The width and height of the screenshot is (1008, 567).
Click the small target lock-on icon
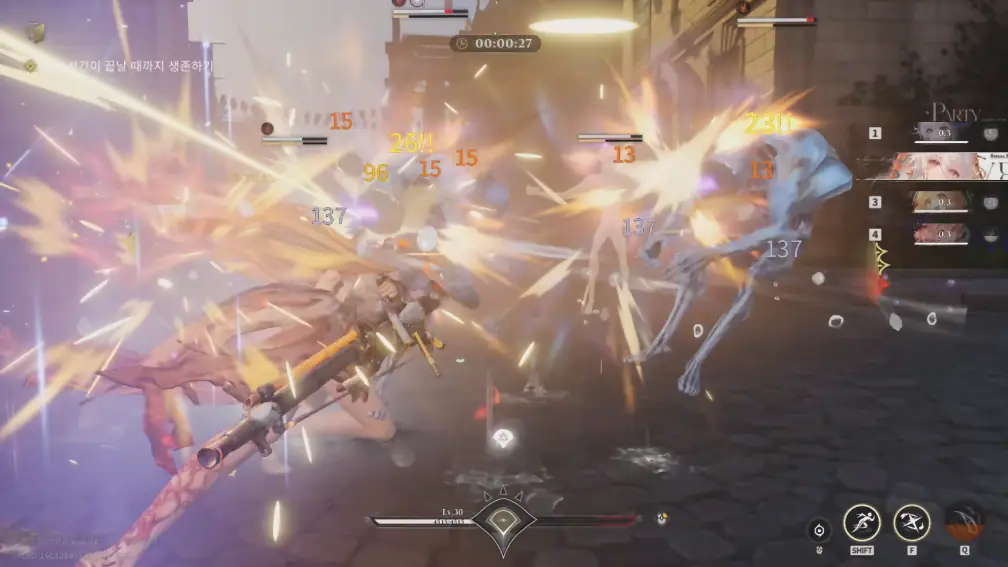coord(820,530)
